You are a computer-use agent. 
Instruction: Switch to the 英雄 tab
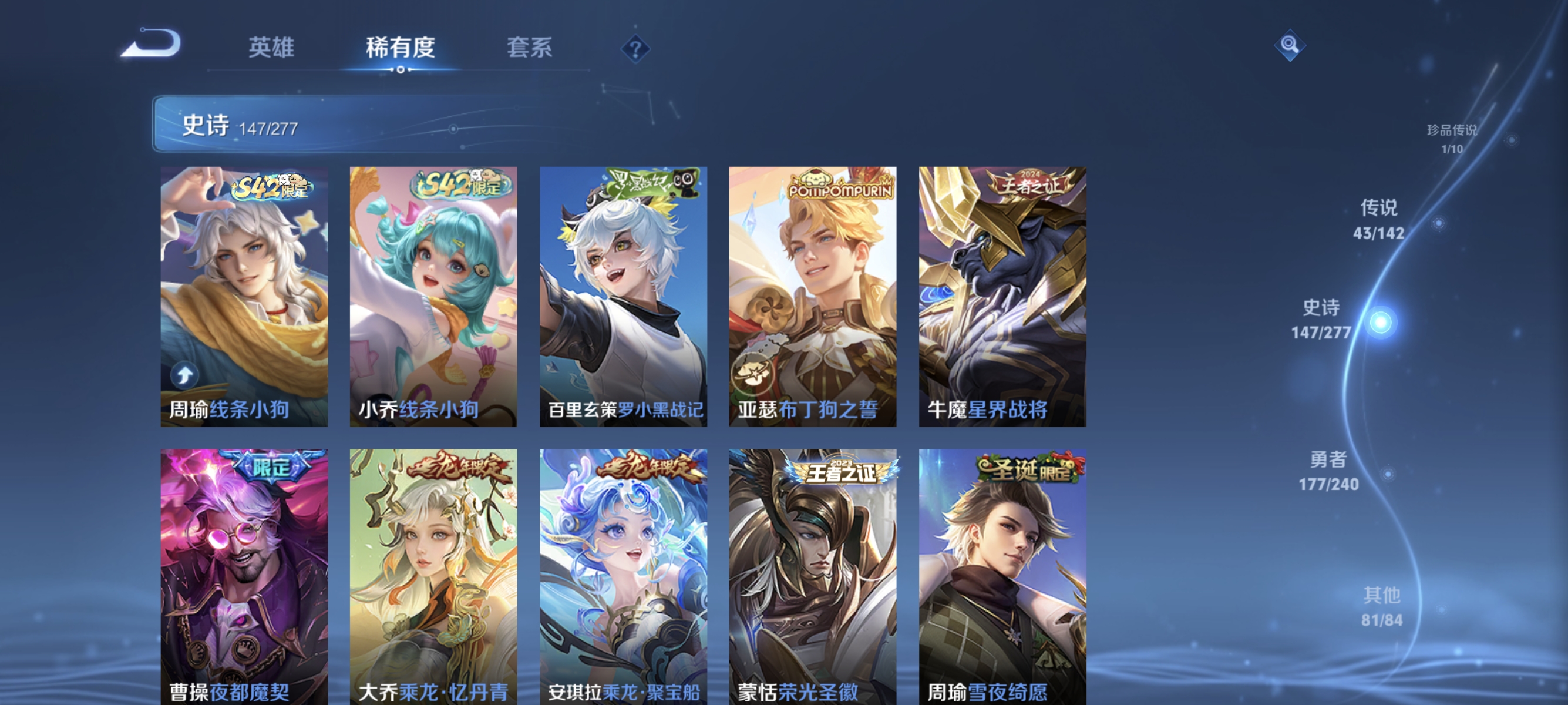pos(271,49)
